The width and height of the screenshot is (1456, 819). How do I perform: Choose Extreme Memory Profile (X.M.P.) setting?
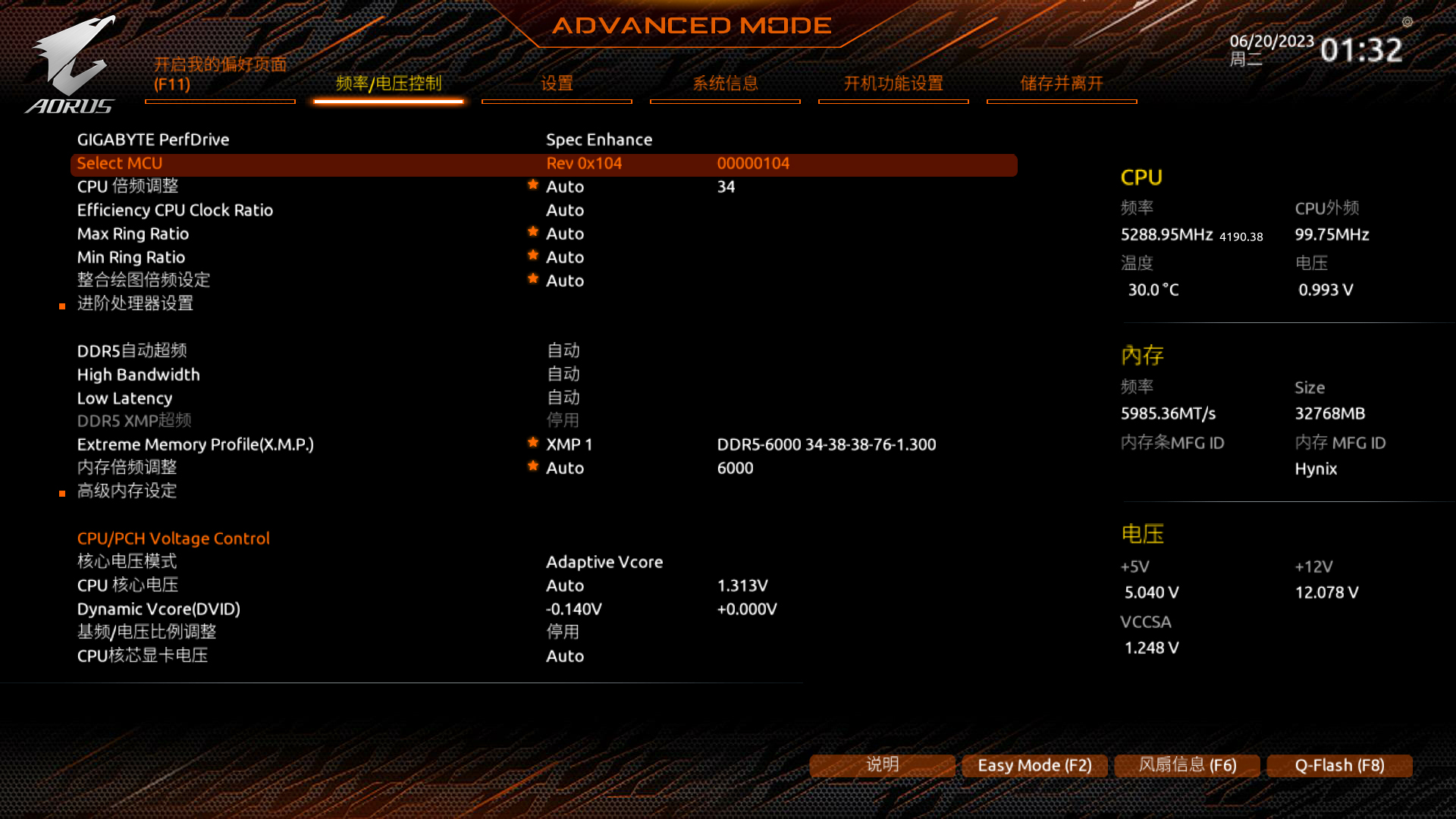point(195,444)
